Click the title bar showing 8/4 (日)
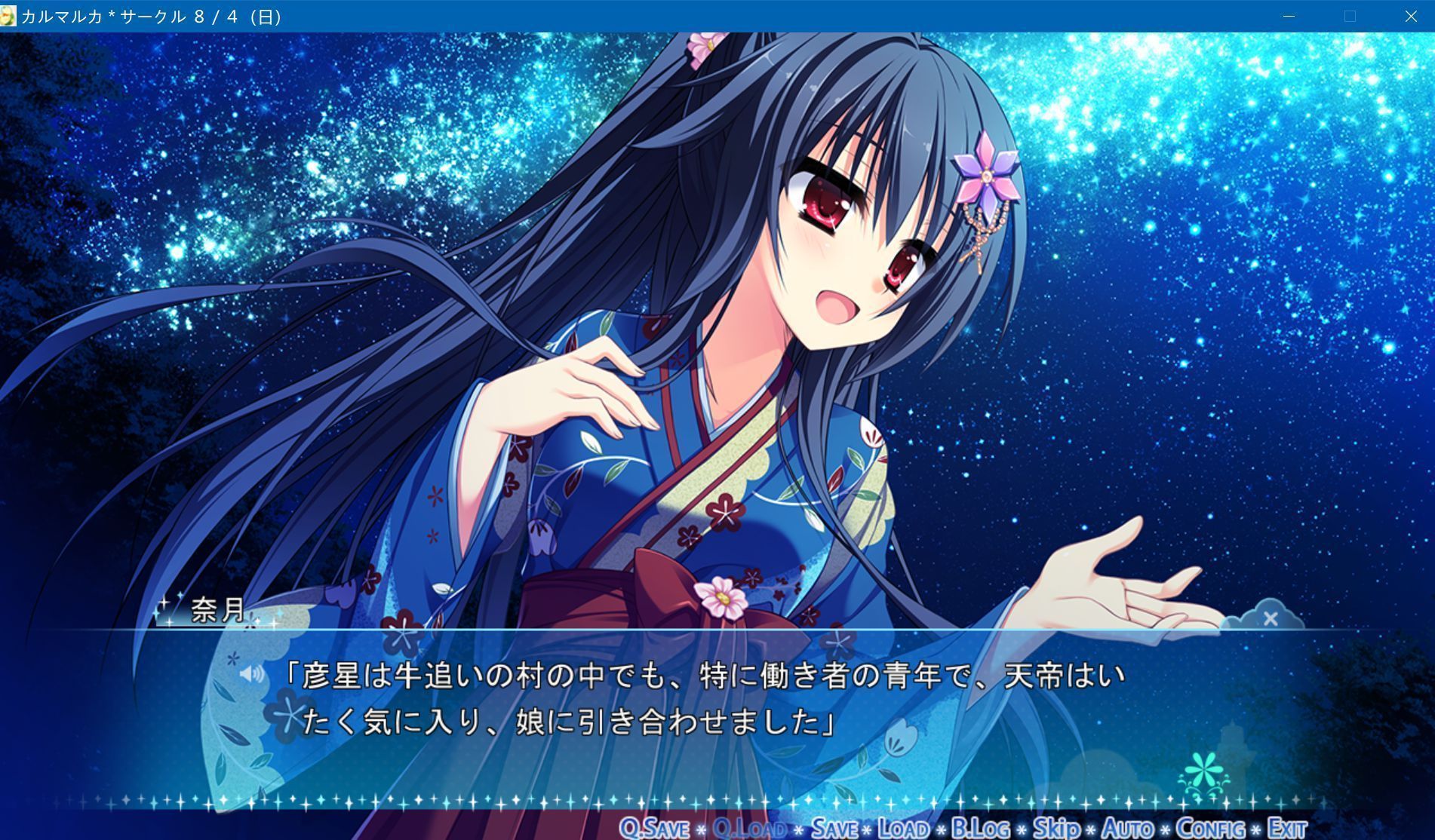 (151, 15)
